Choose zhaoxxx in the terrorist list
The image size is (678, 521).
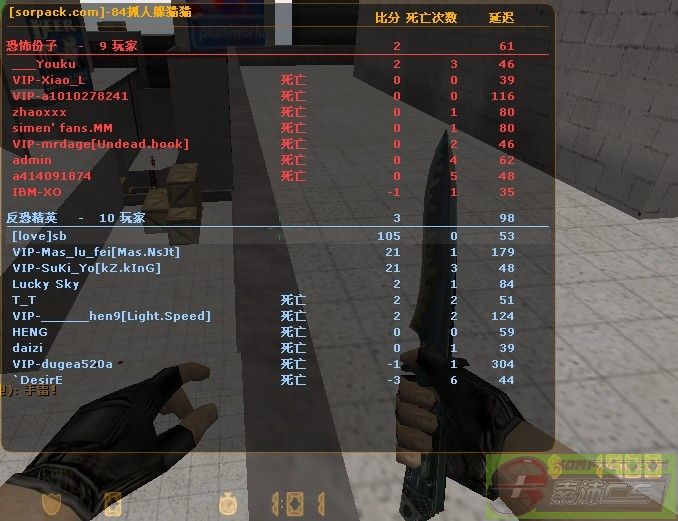coord(40,112)
